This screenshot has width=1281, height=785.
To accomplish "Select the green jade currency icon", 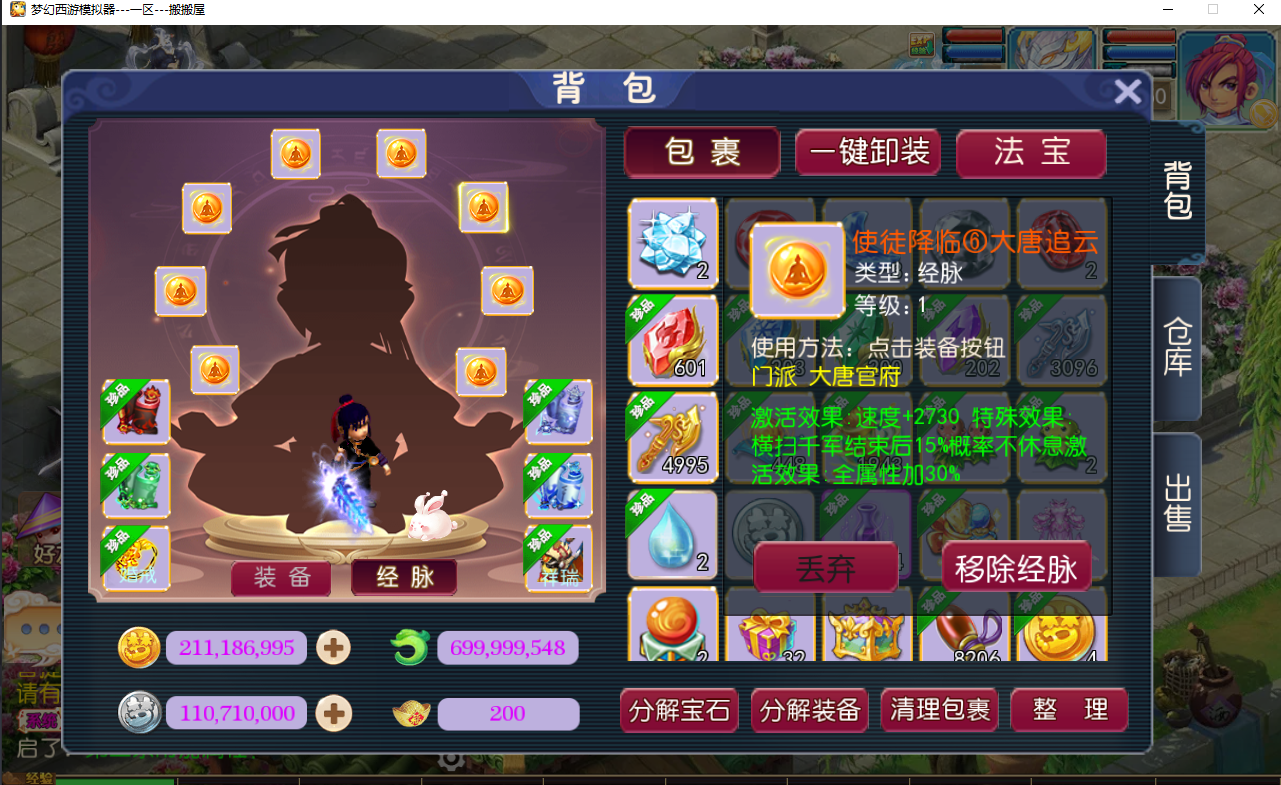I will point(409,647).
